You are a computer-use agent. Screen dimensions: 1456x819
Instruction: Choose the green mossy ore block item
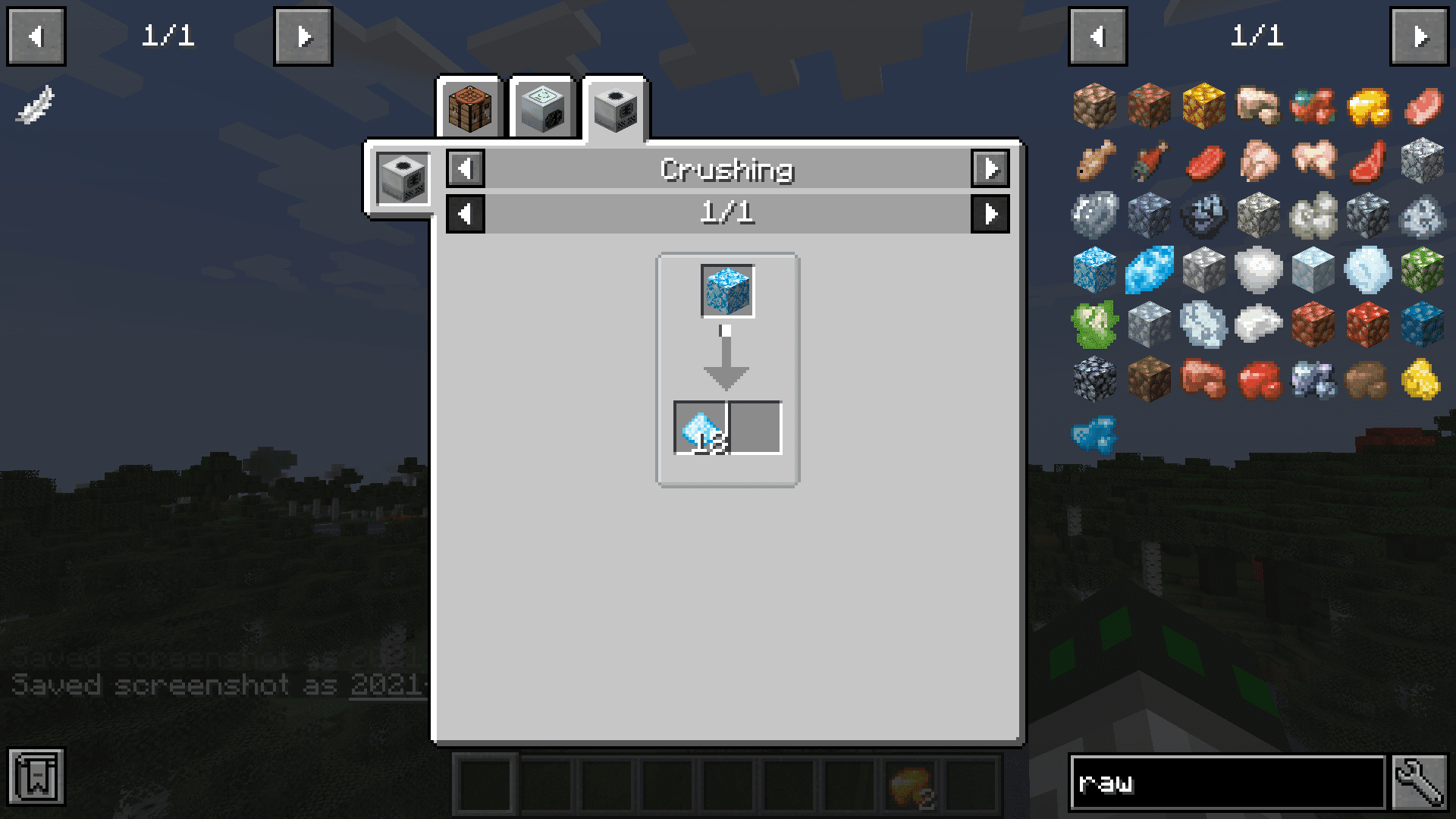point(1422,269)
